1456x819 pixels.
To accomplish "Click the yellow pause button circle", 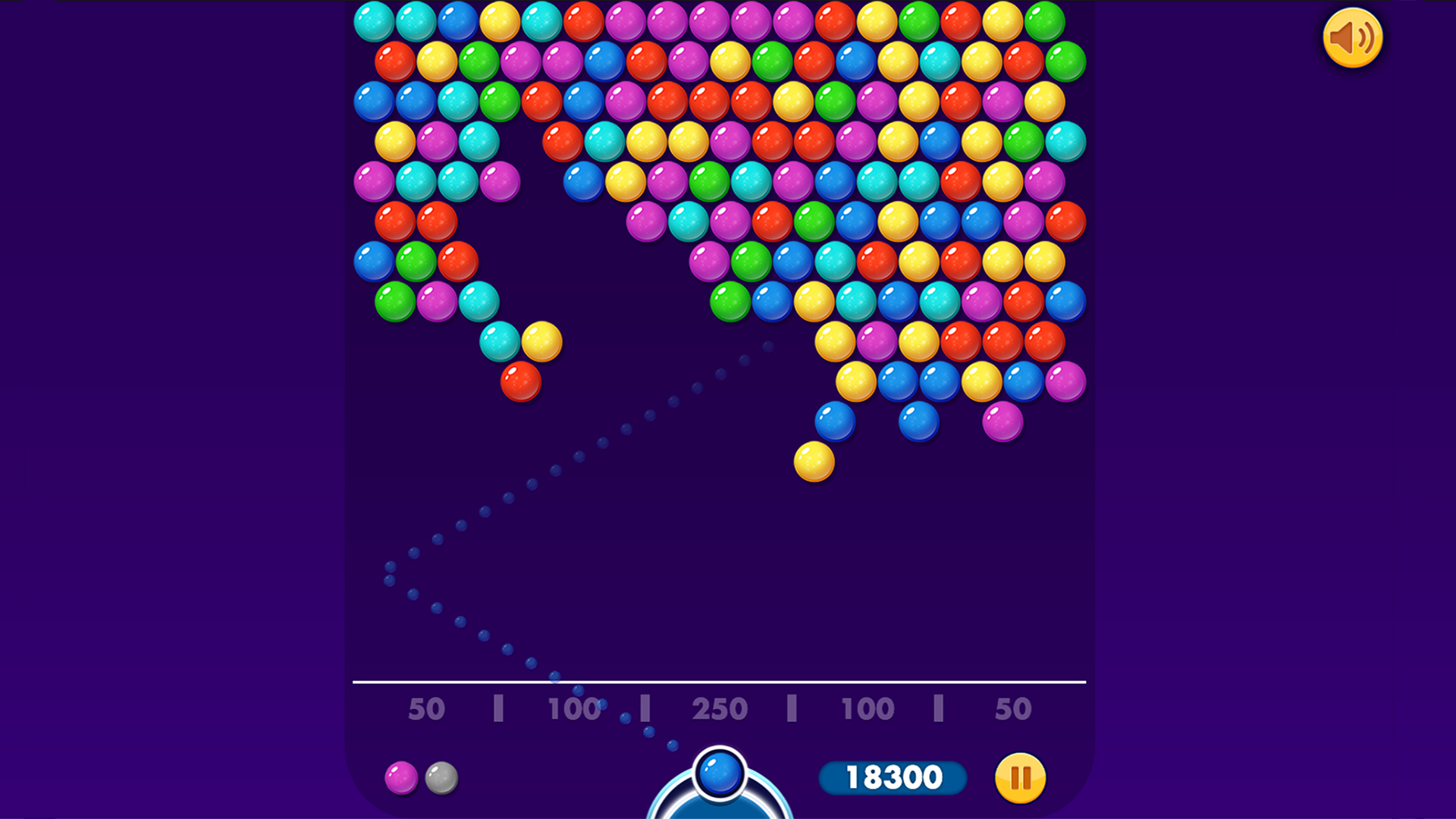I will point(1020,777).
